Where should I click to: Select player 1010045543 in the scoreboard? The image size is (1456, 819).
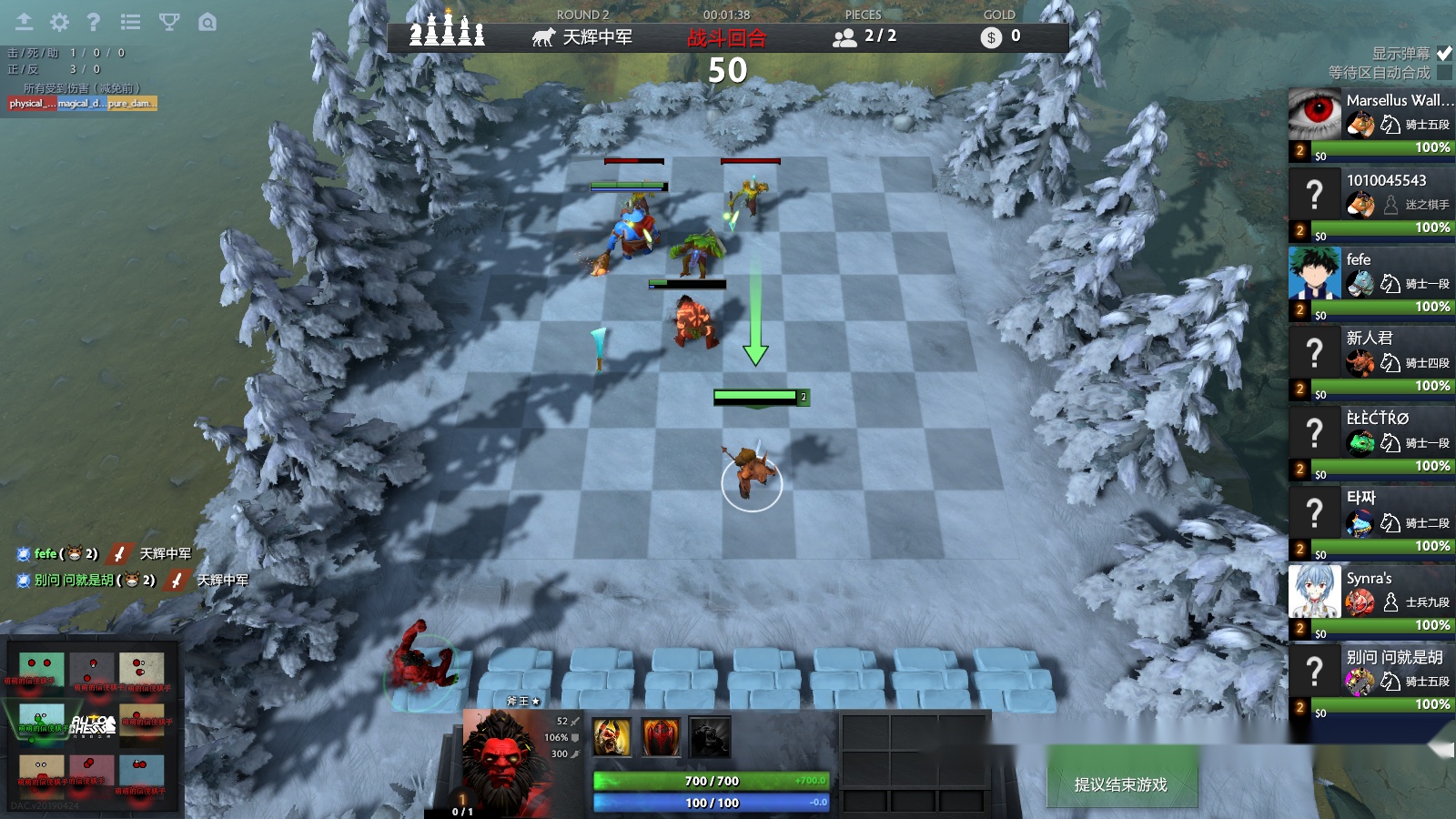(1371, 205)
